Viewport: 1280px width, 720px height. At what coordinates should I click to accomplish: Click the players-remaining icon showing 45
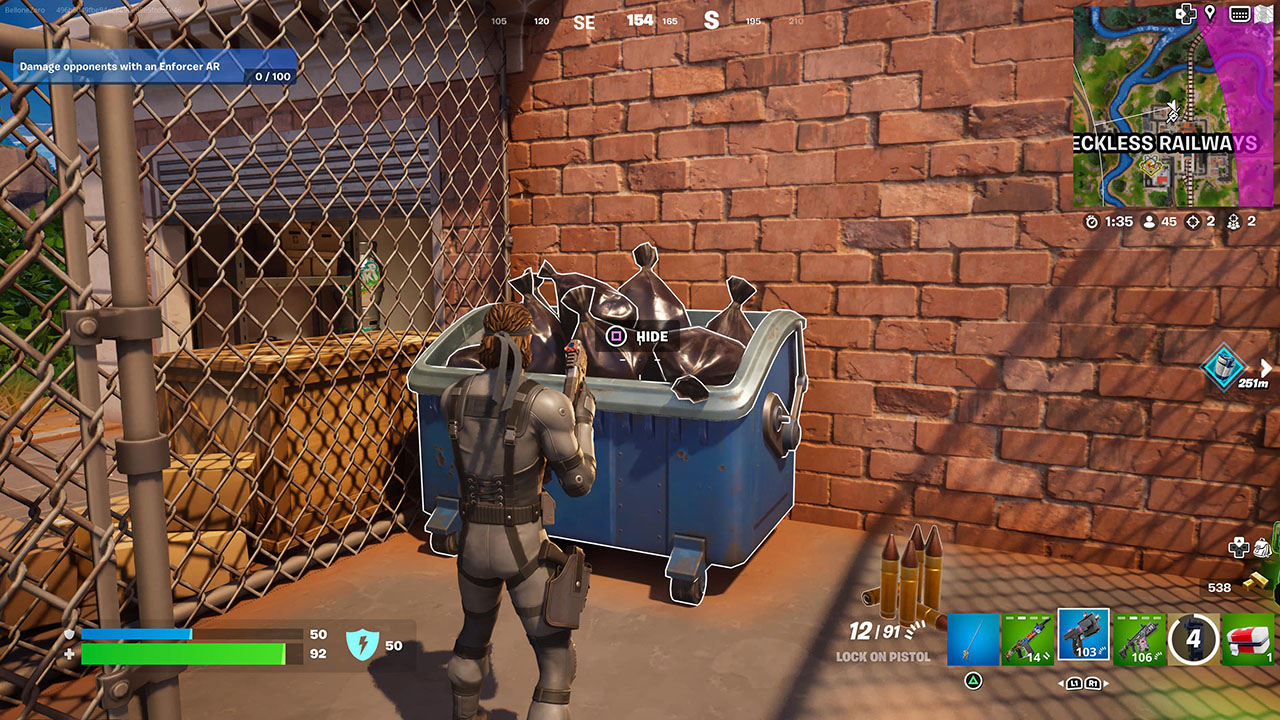(1148, 221)
